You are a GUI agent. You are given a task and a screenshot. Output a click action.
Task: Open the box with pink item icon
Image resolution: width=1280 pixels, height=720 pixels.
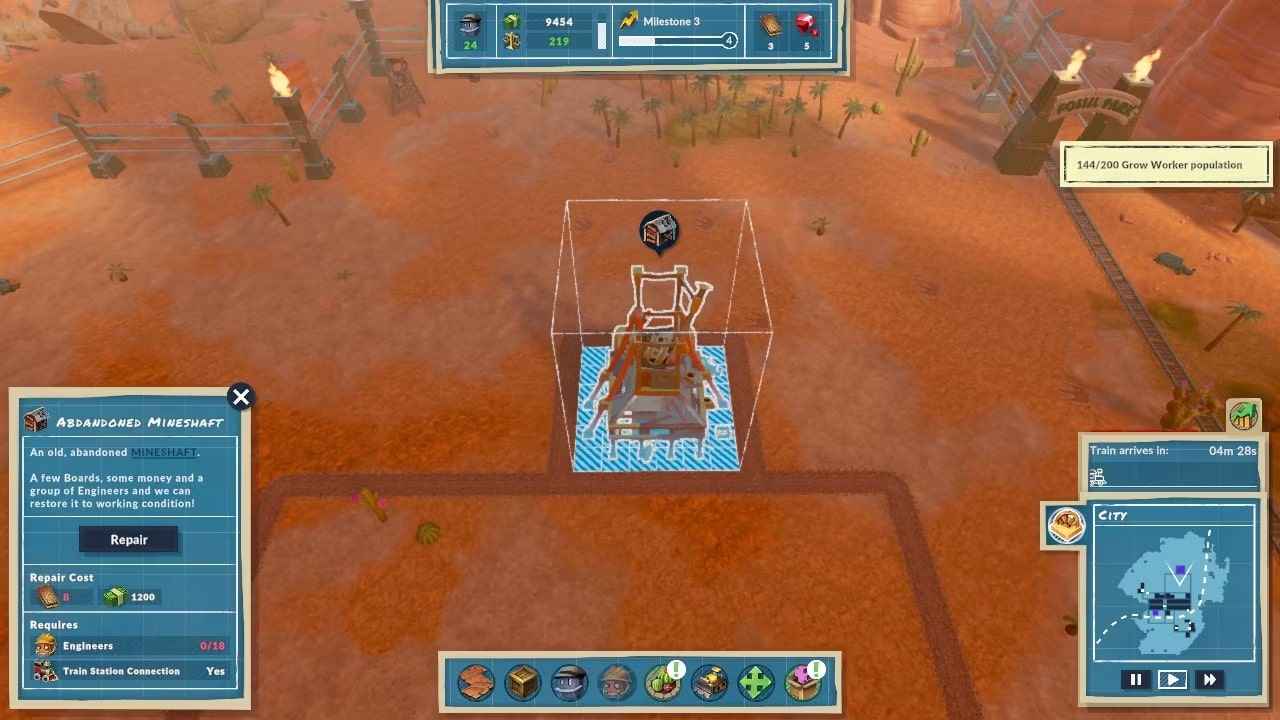click(802, 682)
